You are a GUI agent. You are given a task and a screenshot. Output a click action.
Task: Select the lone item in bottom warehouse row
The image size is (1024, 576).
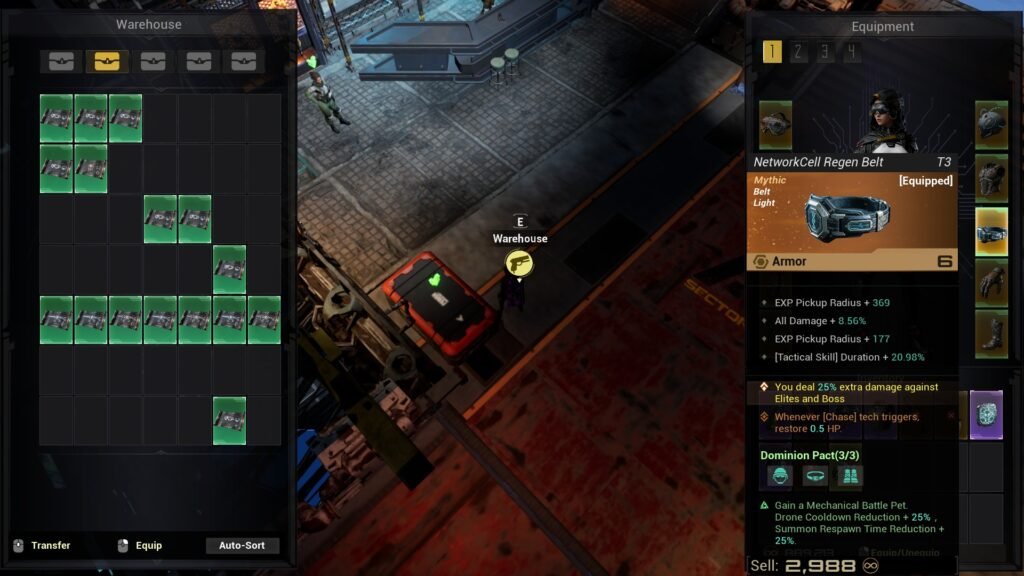tap(229, 421)
